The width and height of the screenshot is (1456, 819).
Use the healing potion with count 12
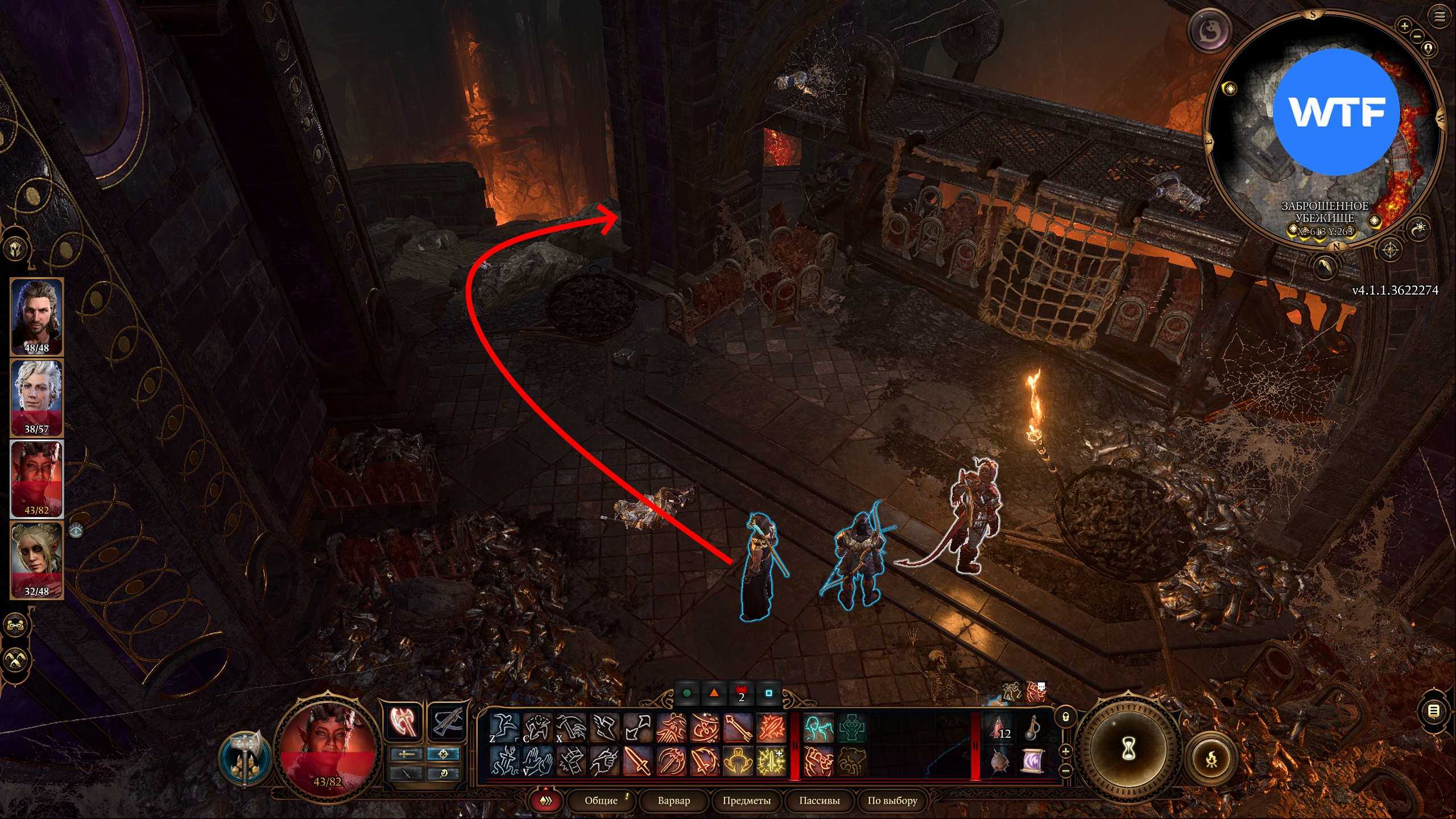999,728
